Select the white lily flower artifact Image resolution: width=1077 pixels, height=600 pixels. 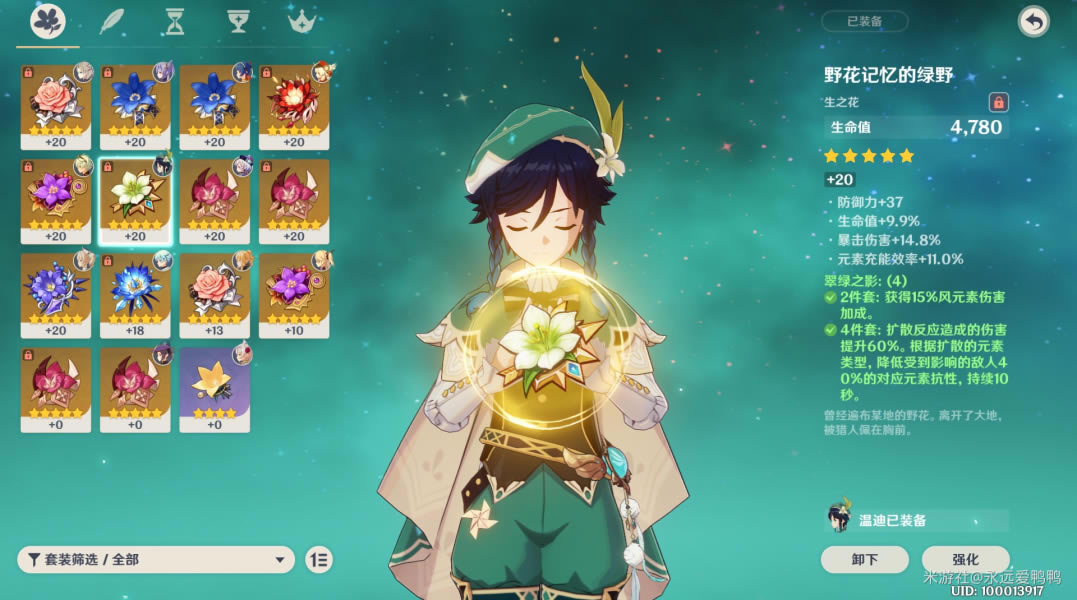pos(135,200)
